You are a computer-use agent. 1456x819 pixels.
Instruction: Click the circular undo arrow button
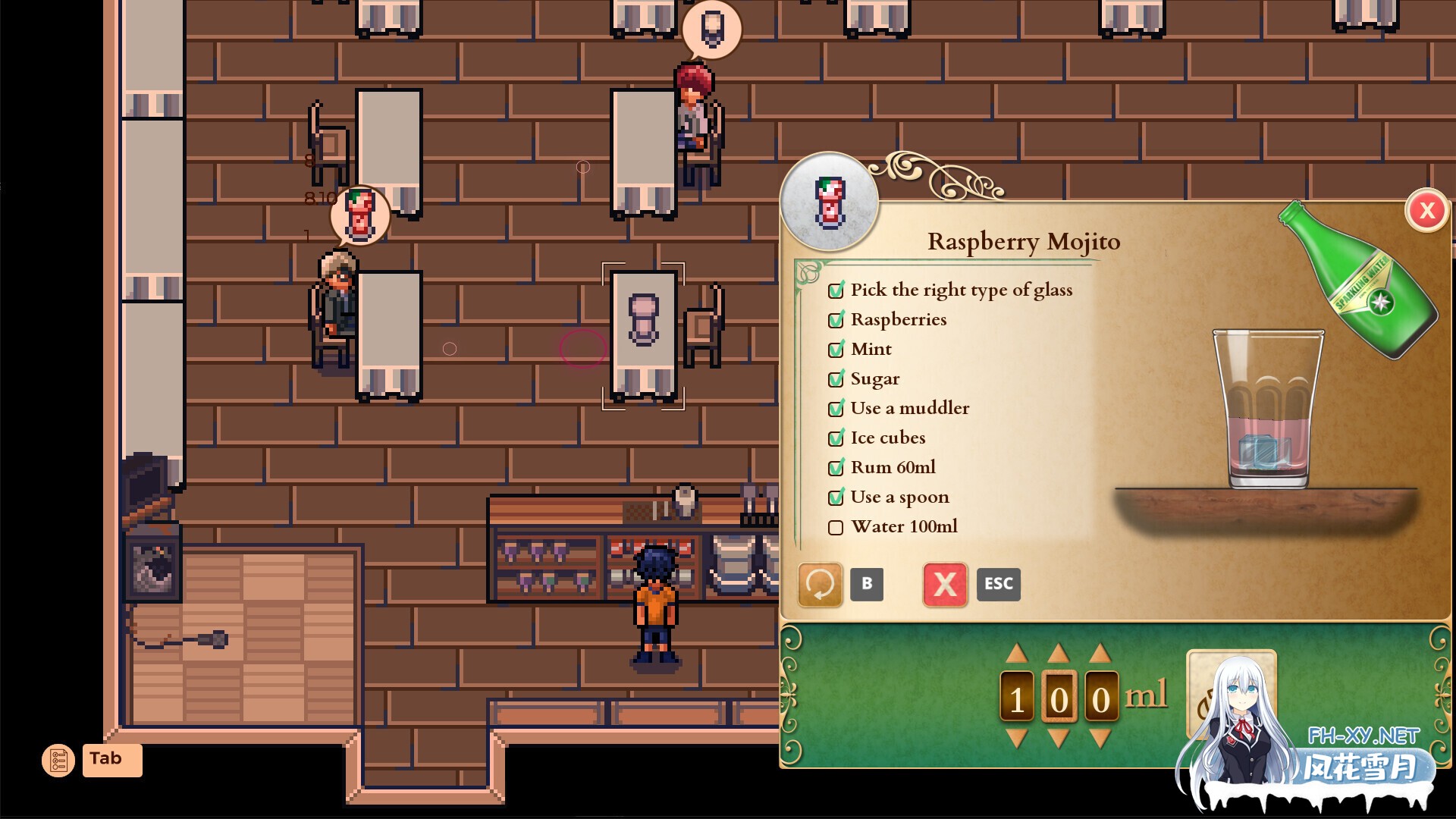pos(820,584)
